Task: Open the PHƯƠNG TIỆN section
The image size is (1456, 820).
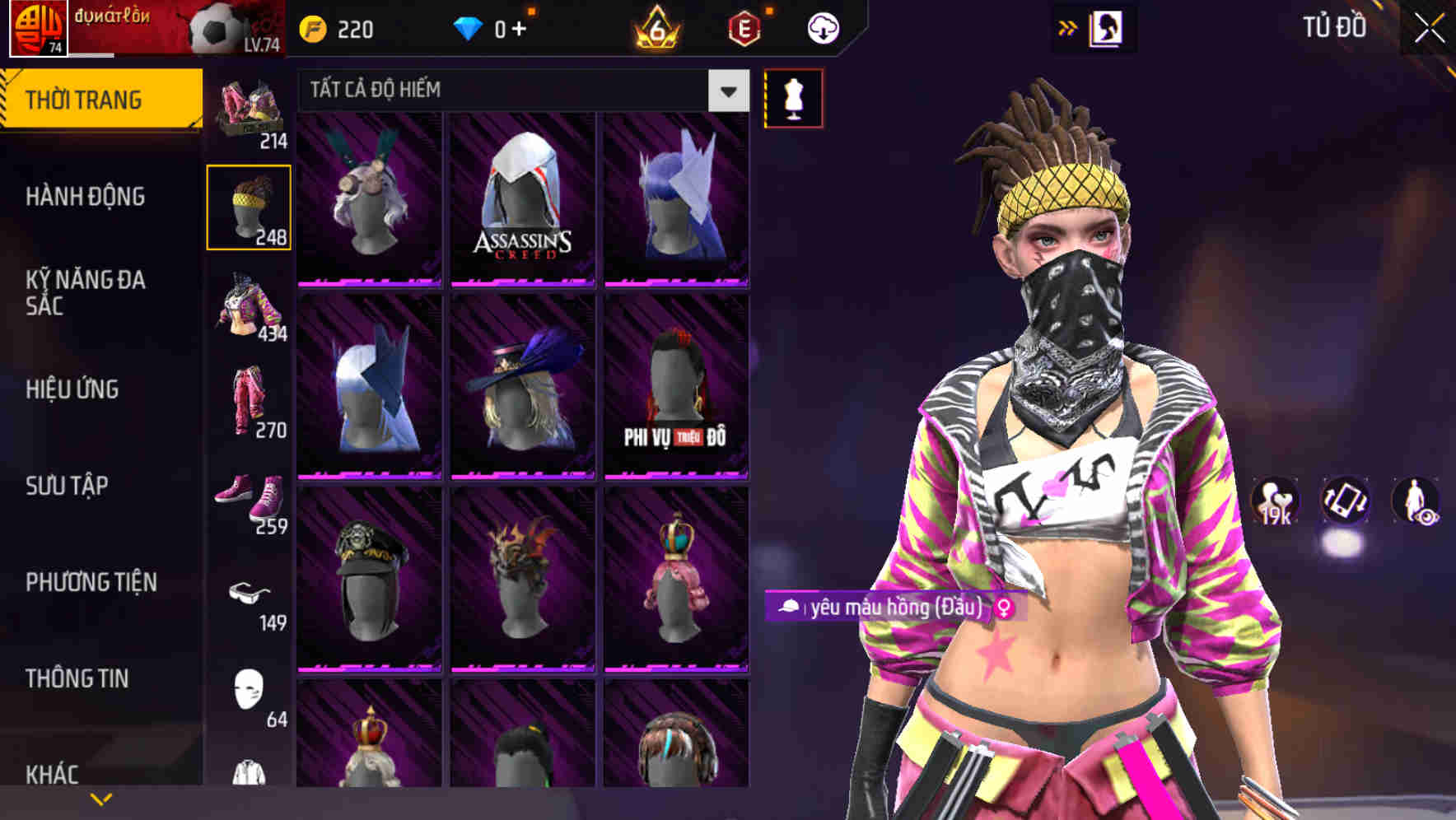Action: (x=91, y=581)
